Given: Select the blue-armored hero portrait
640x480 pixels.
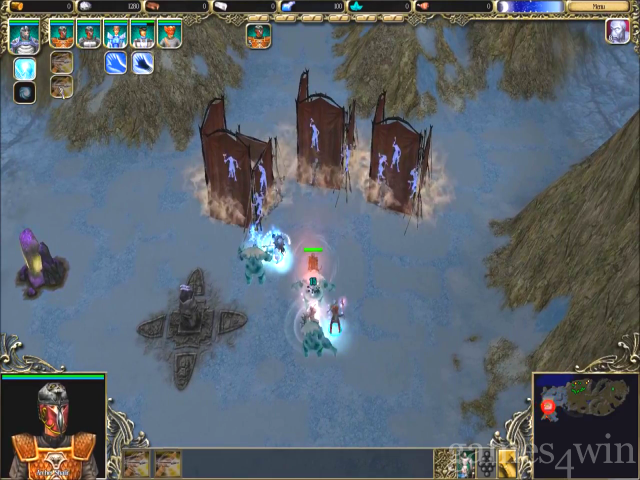Looking at the screenshot, I should tap(117, 35).
